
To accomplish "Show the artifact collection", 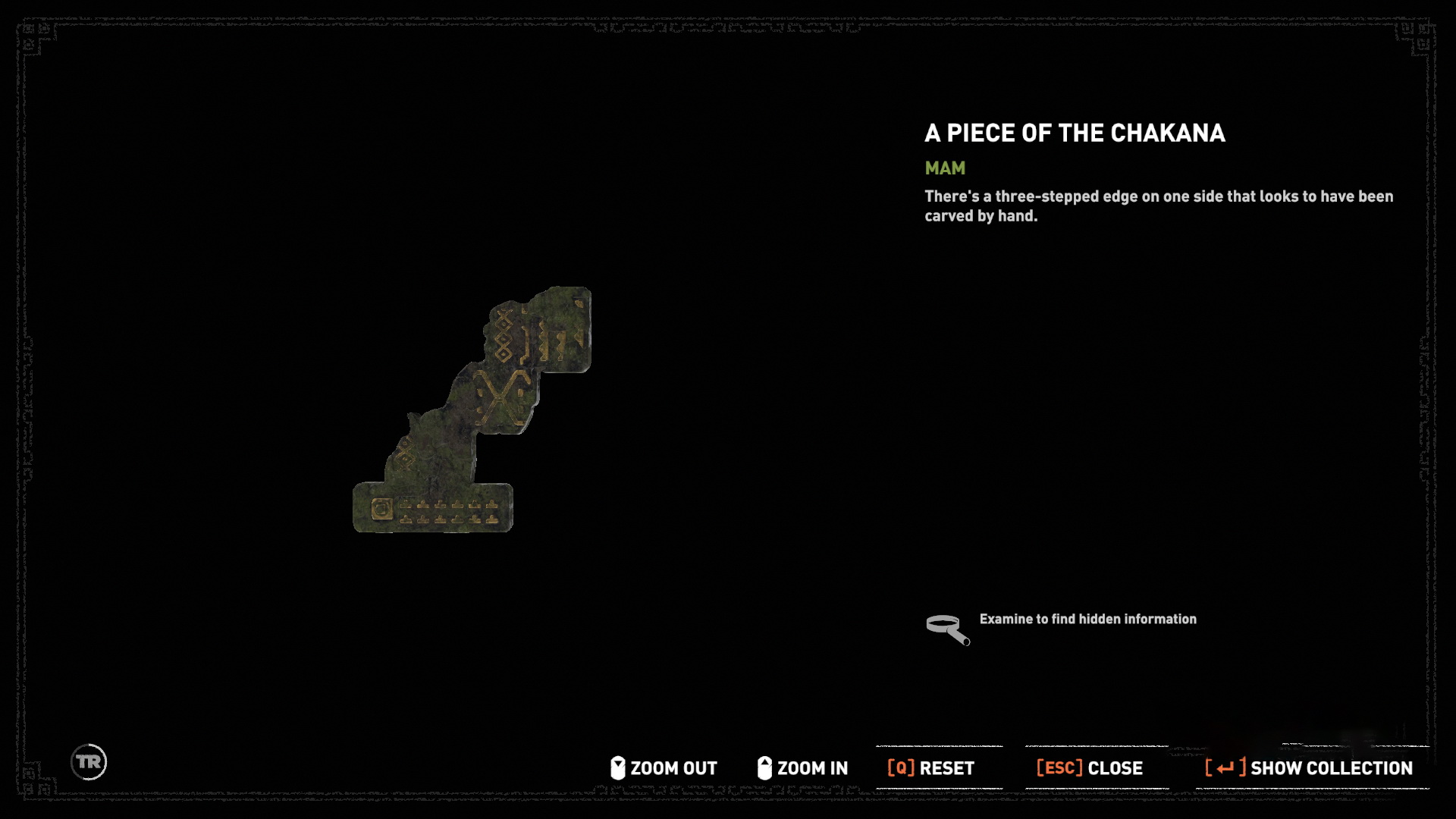I will pos(1309,768).
